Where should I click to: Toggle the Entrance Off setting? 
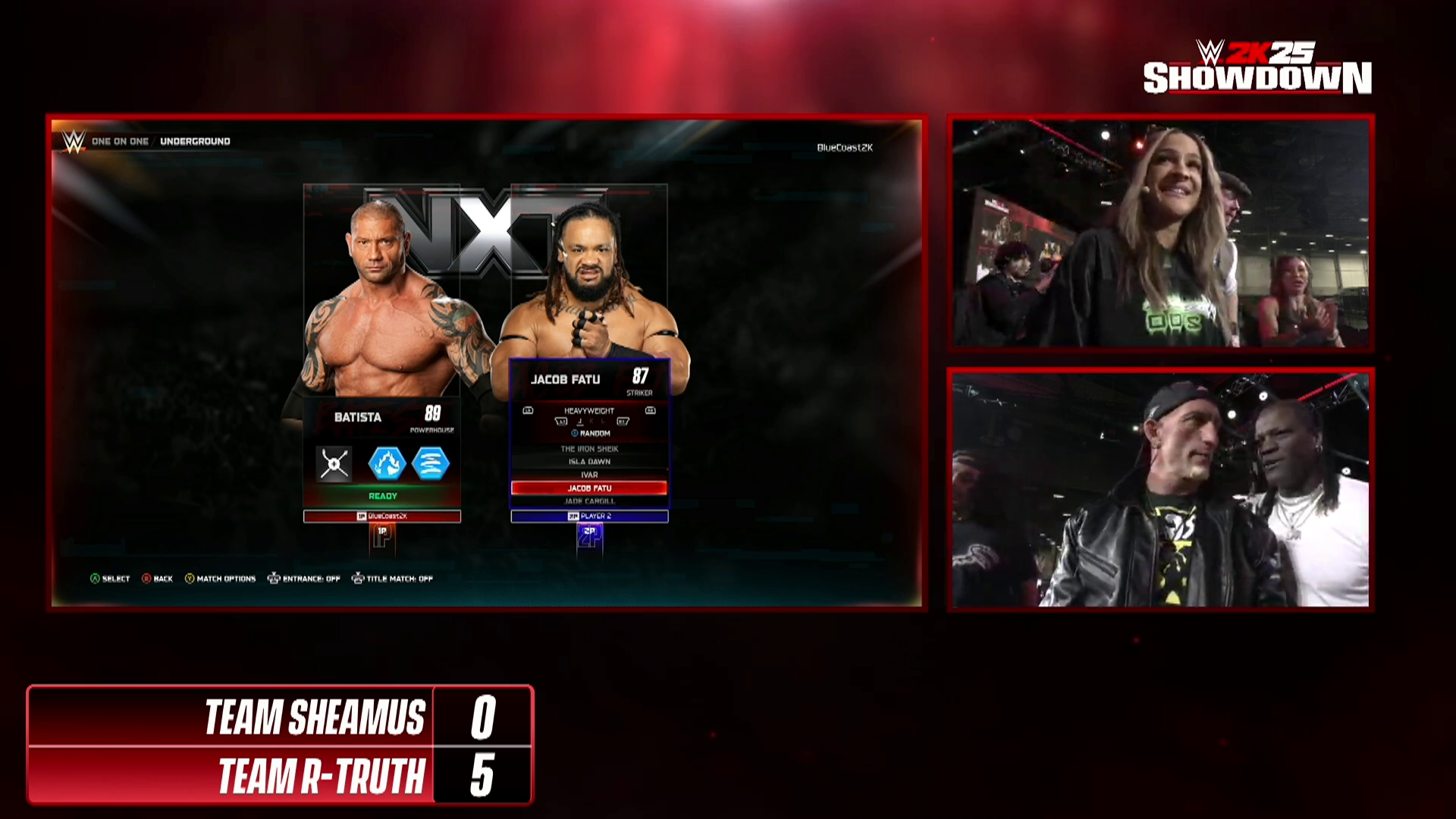click(x=304, y=579)
